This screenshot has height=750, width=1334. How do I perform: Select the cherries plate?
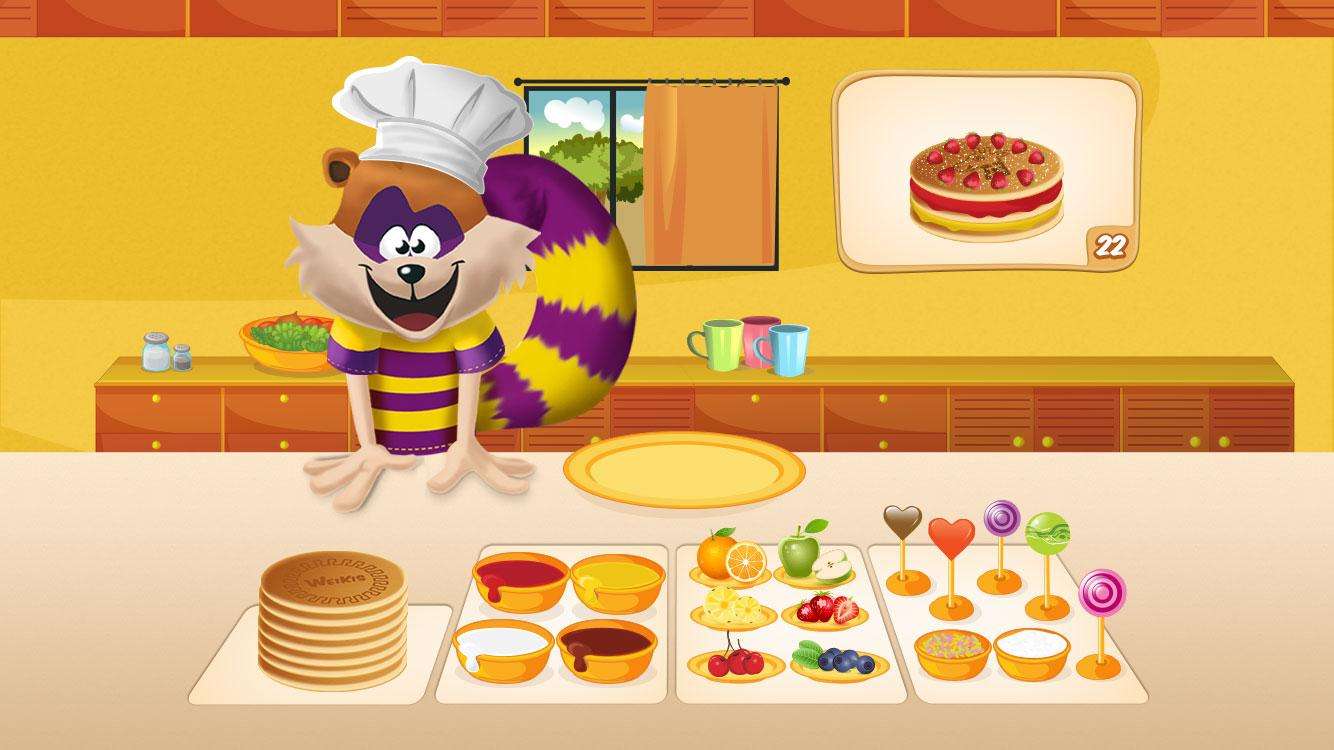click(x=735, y=660)
